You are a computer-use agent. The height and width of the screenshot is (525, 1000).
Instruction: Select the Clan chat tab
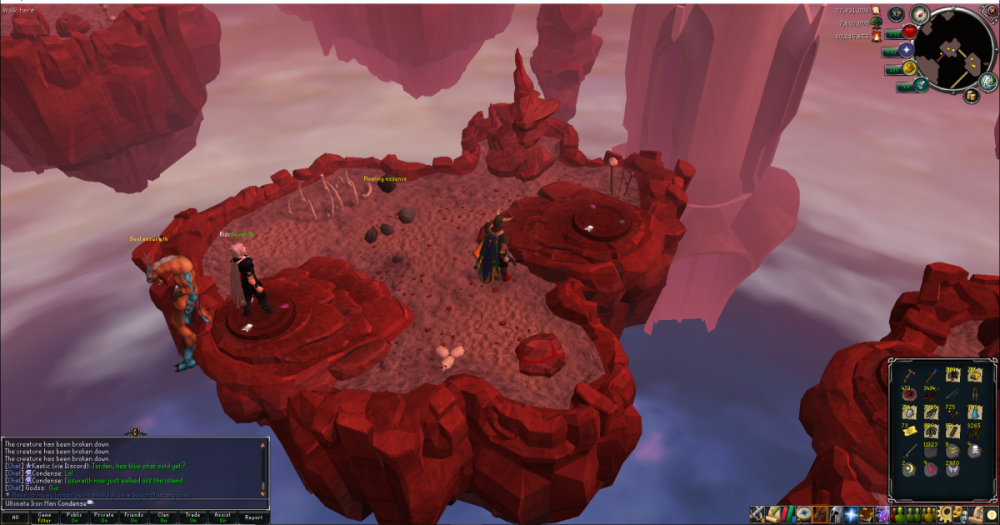[164, 516]
